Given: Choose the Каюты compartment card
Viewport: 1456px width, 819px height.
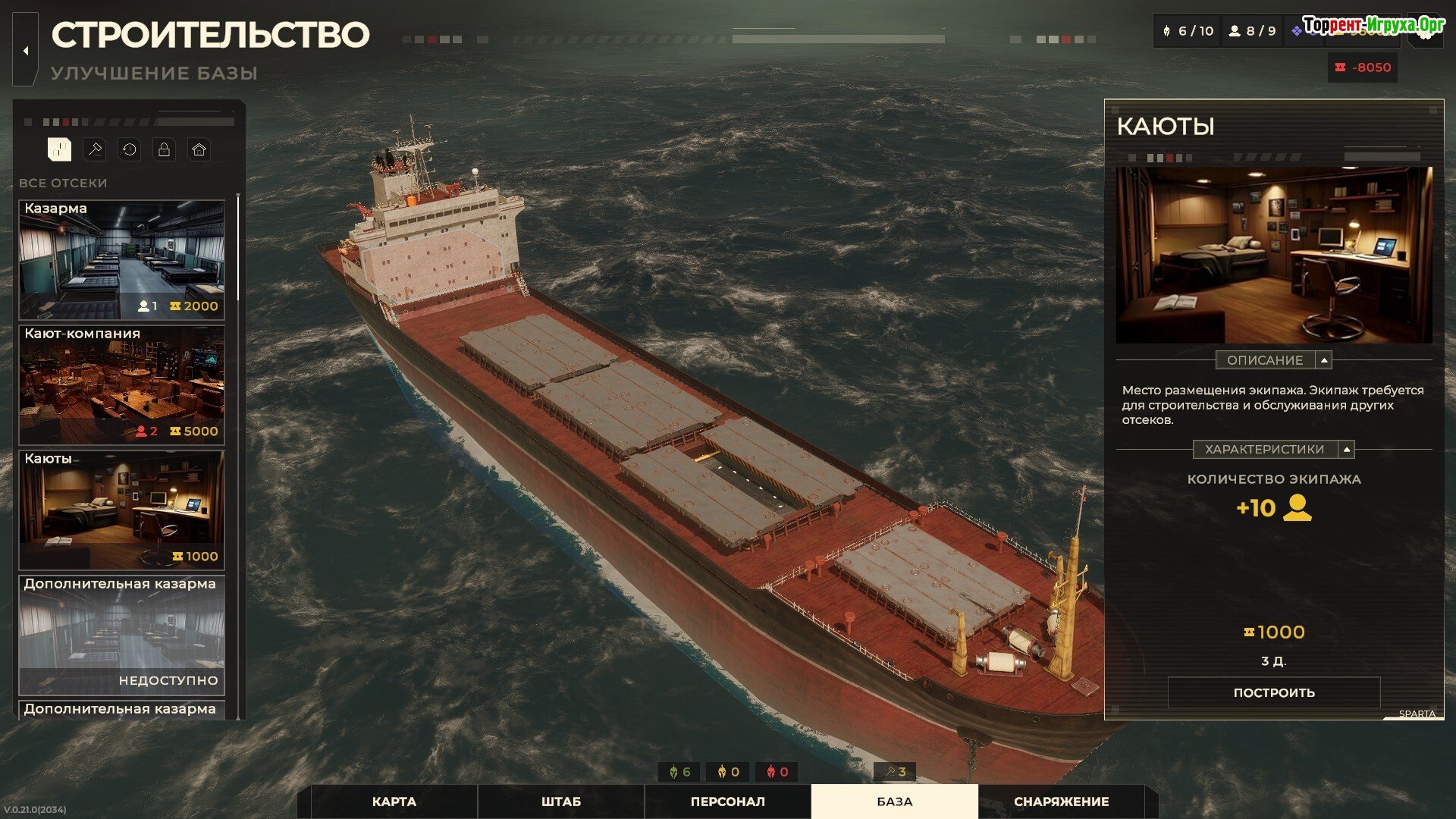Looking at the screenshot, I should pos(121,510).
